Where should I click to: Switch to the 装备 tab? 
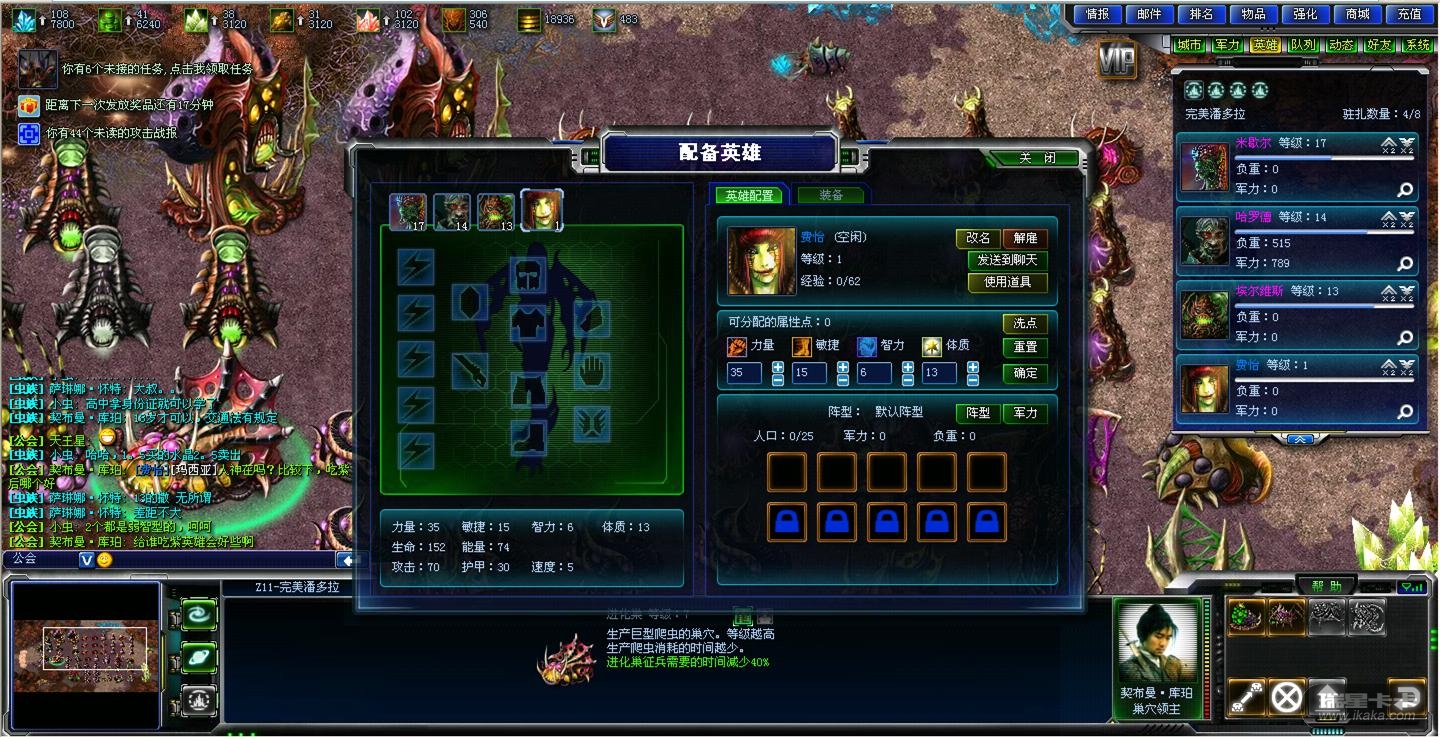click(830, 195)
